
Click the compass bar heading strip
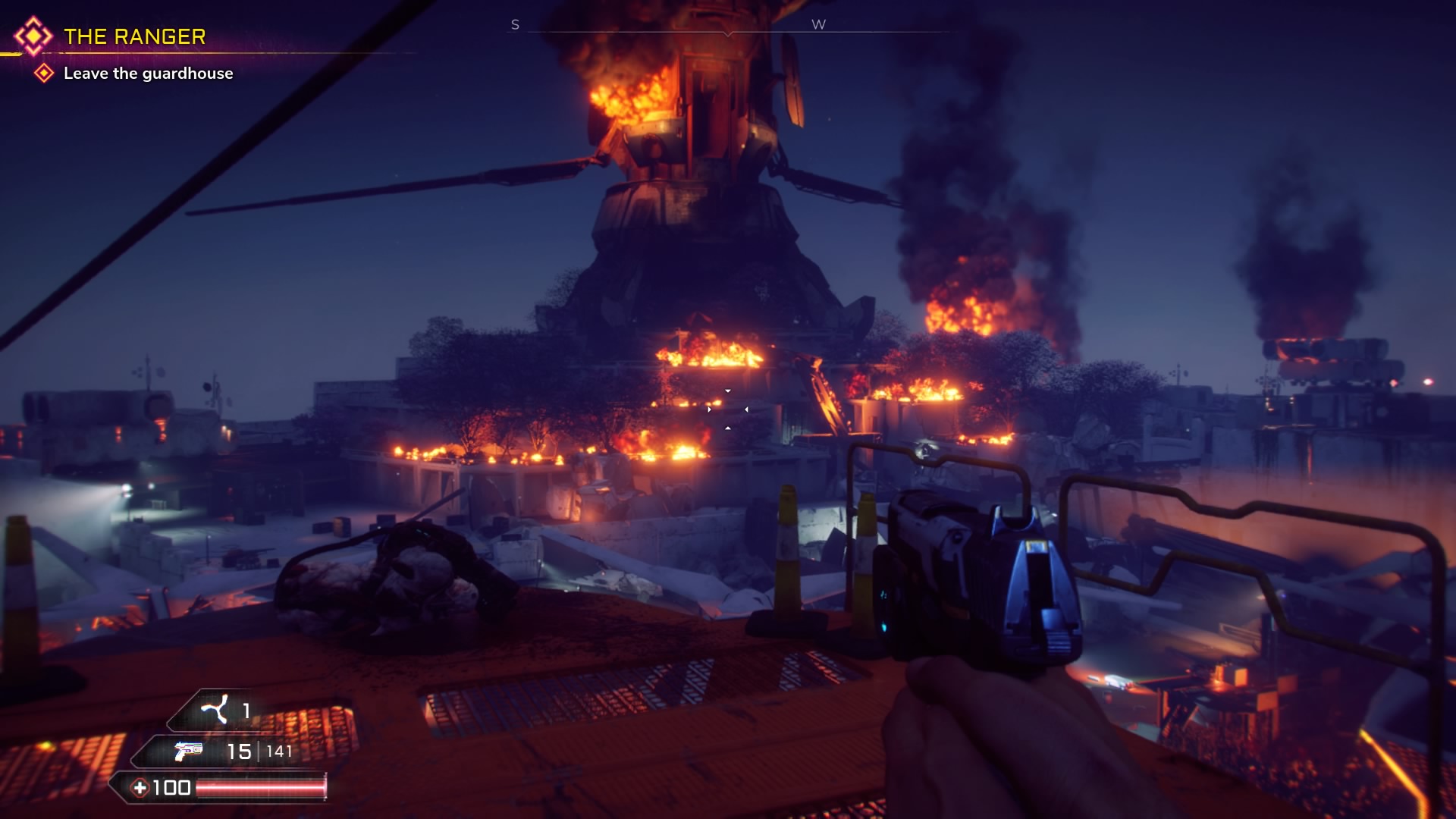728,30
